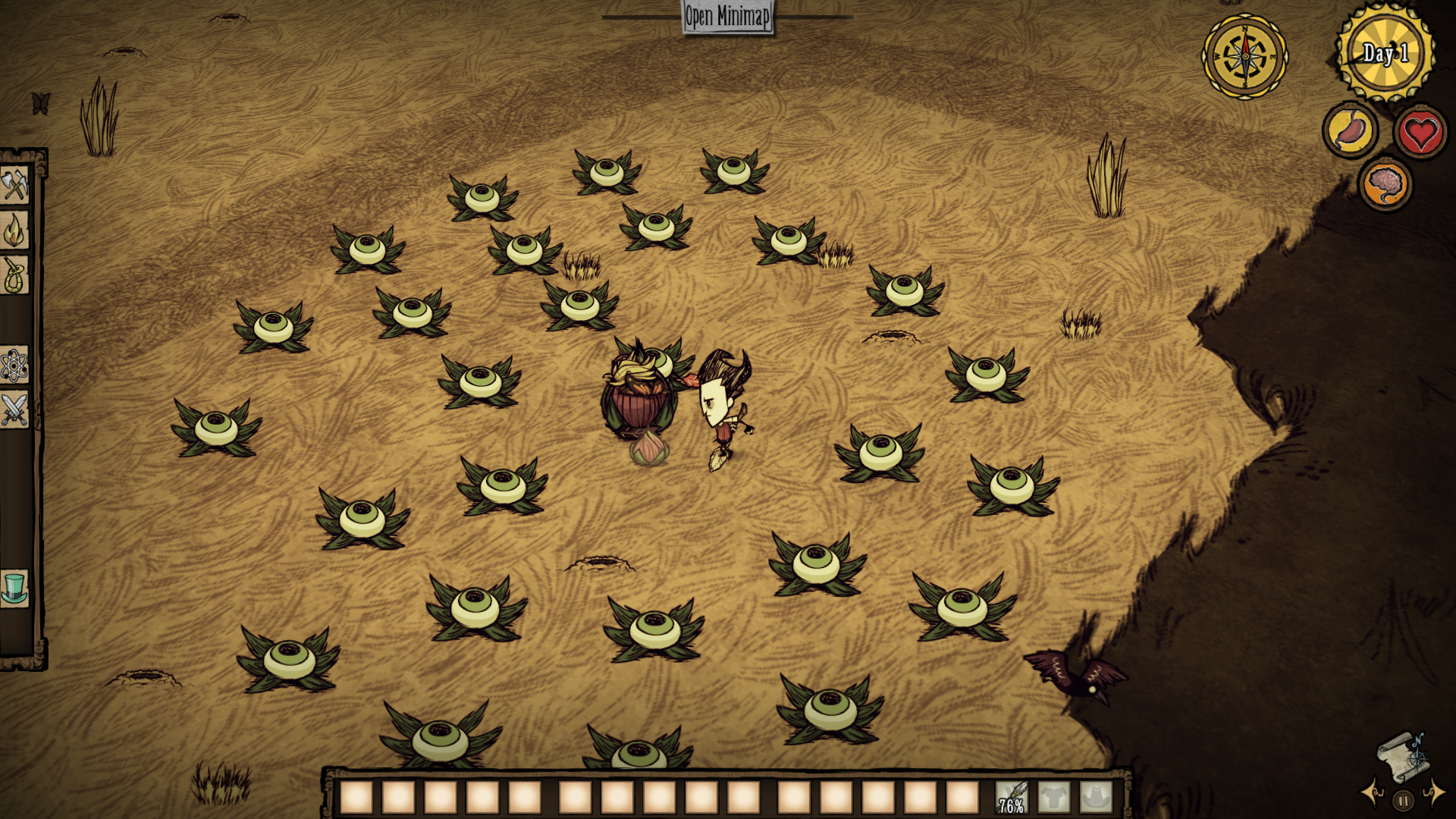The image size is (1456, 819).
Task: Select the equipped spear hand slot
Action: click(1012, 798)
